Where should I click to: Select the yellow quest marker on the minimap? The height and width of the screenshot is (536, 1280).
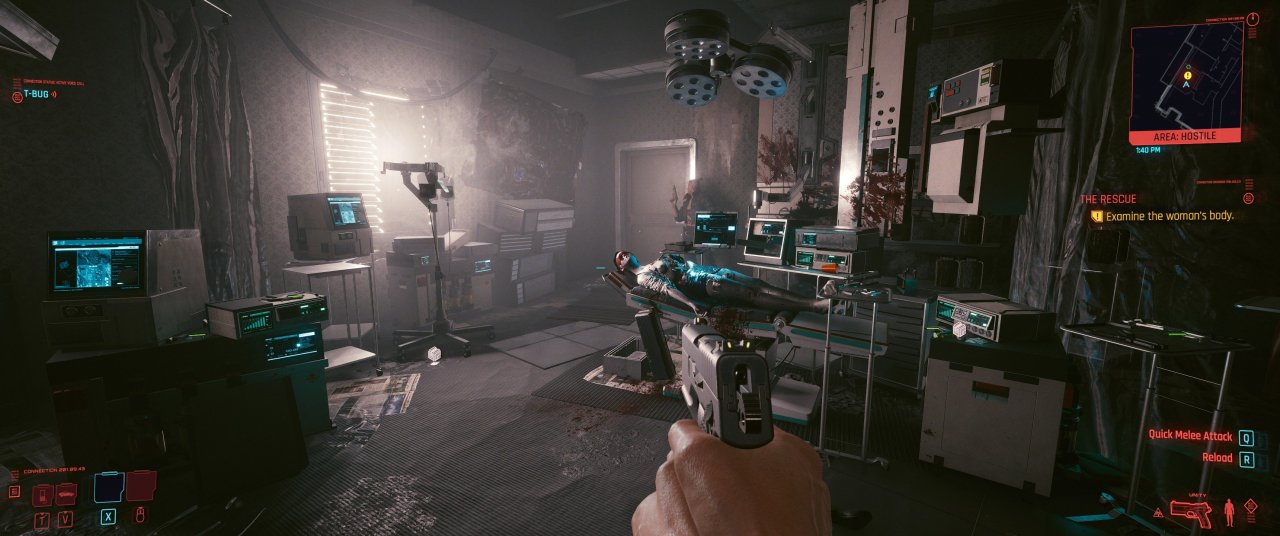point(1187,75)
